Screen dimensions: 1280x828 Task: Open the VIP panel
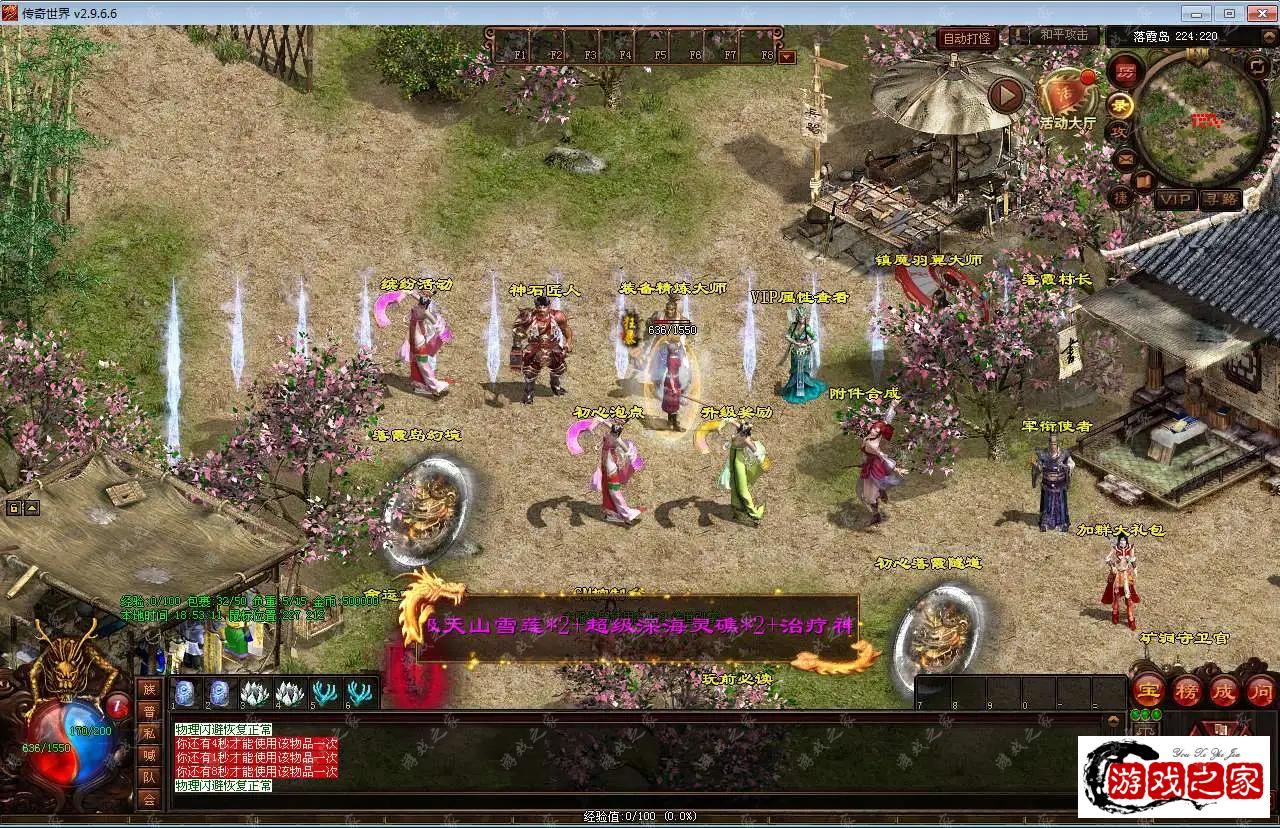[1175, 200]
